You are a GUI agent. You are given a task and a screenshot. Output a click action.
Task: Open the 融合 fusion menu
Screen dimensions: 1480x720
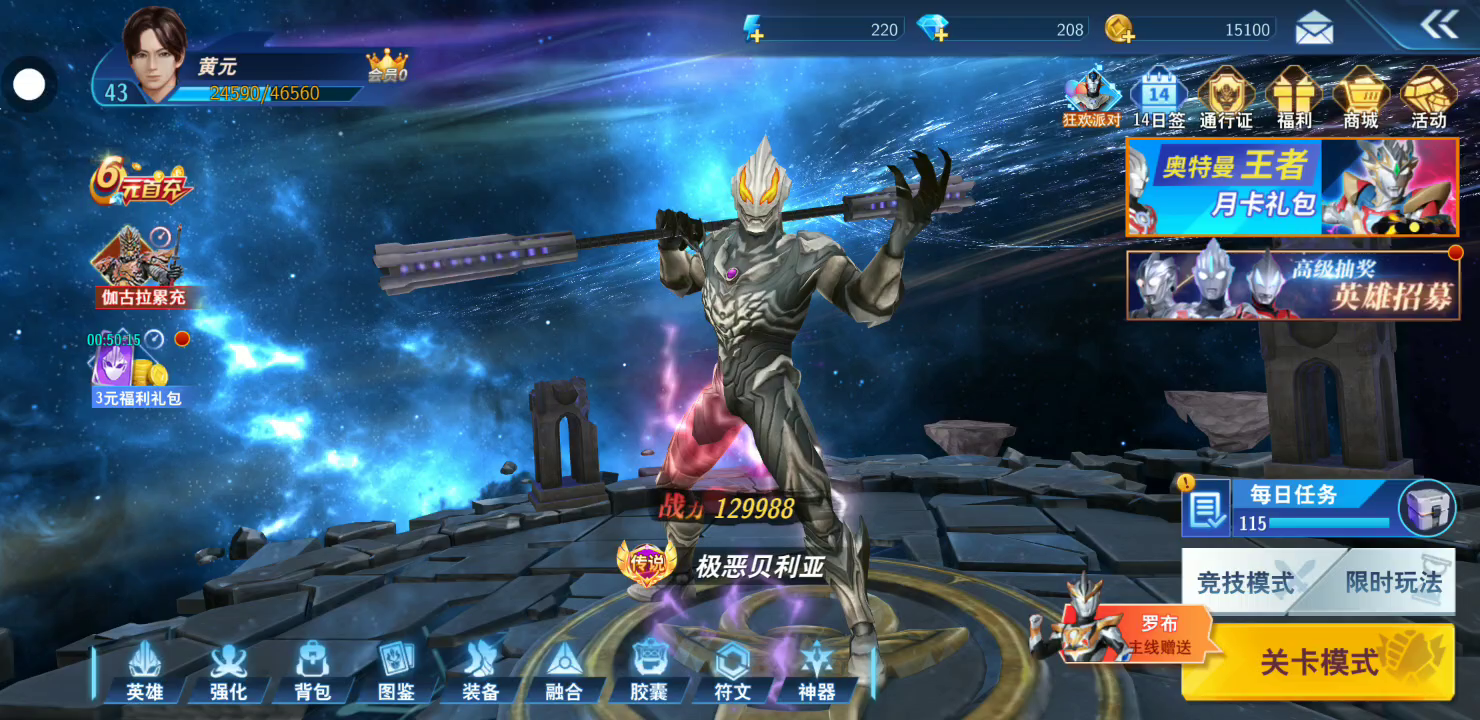(x=565, y=670)
